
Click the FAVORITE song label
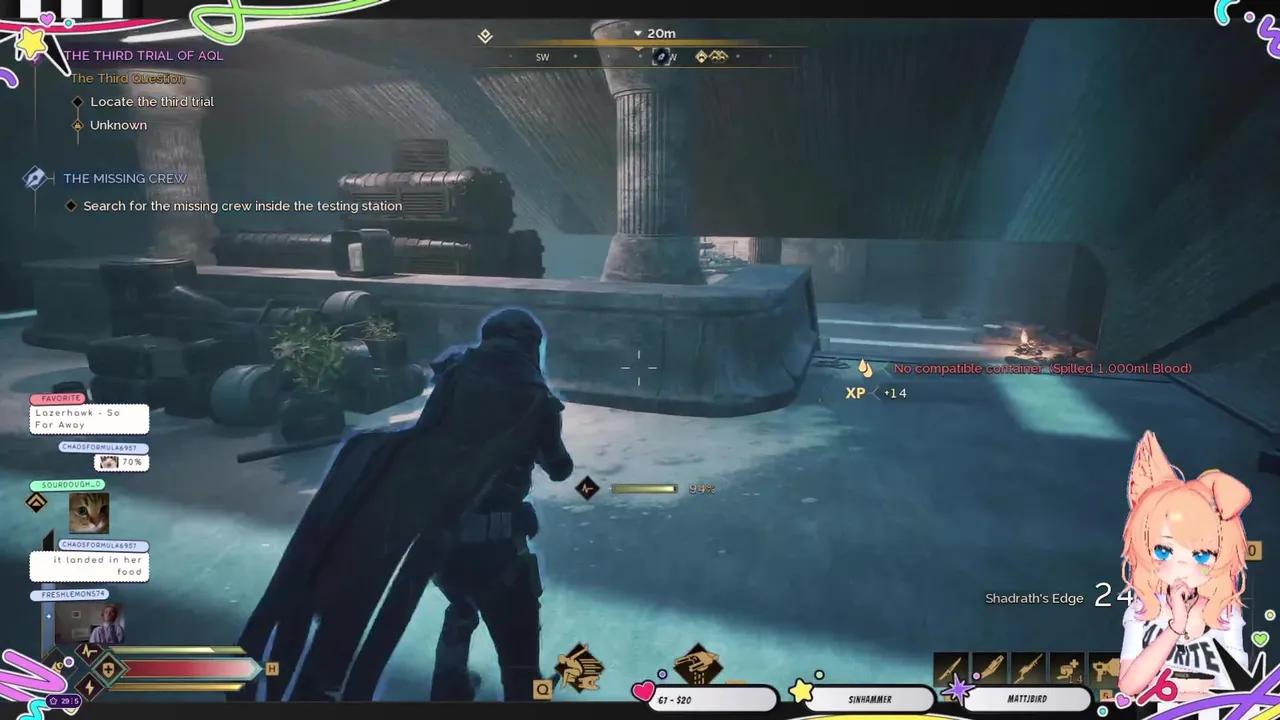point(60,398)
